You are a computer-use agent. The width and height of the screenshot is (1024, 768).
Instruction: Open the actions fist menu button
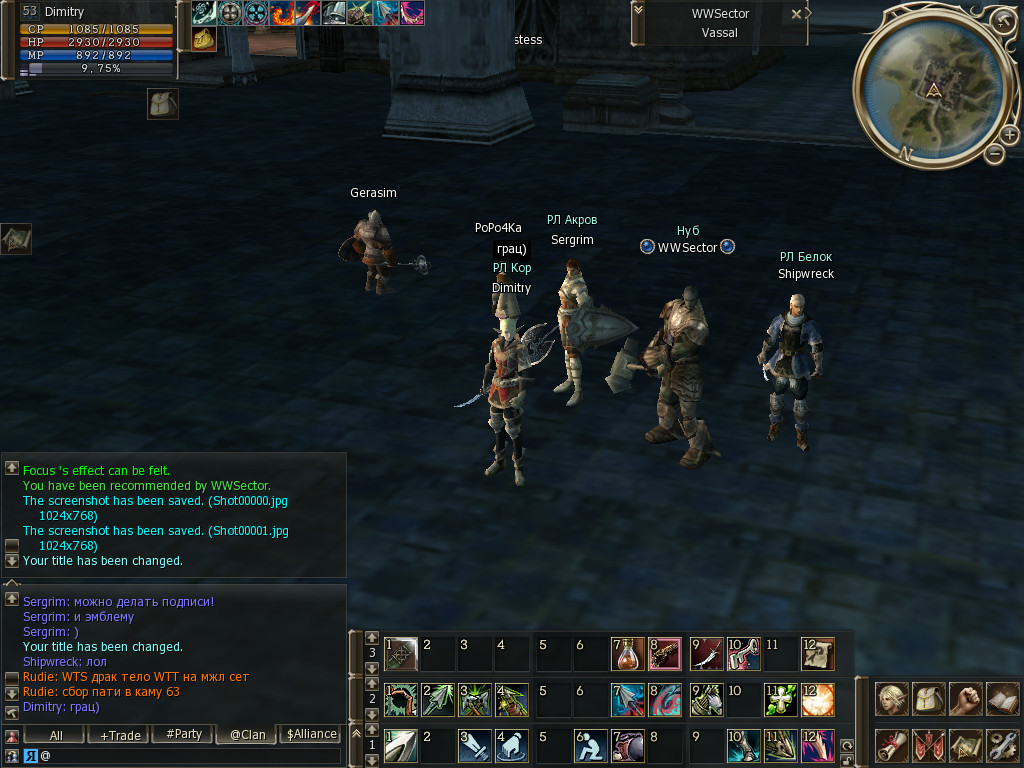(965, 699)
